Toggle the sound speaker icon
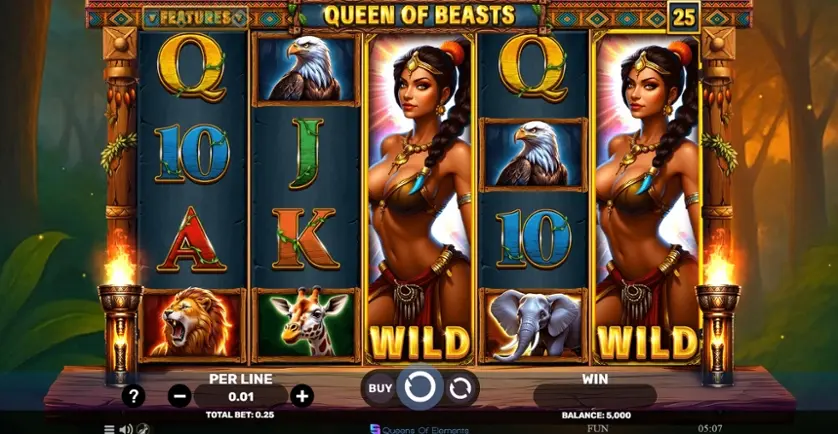This screenshot has width=838, height=434. click(126, 428)
